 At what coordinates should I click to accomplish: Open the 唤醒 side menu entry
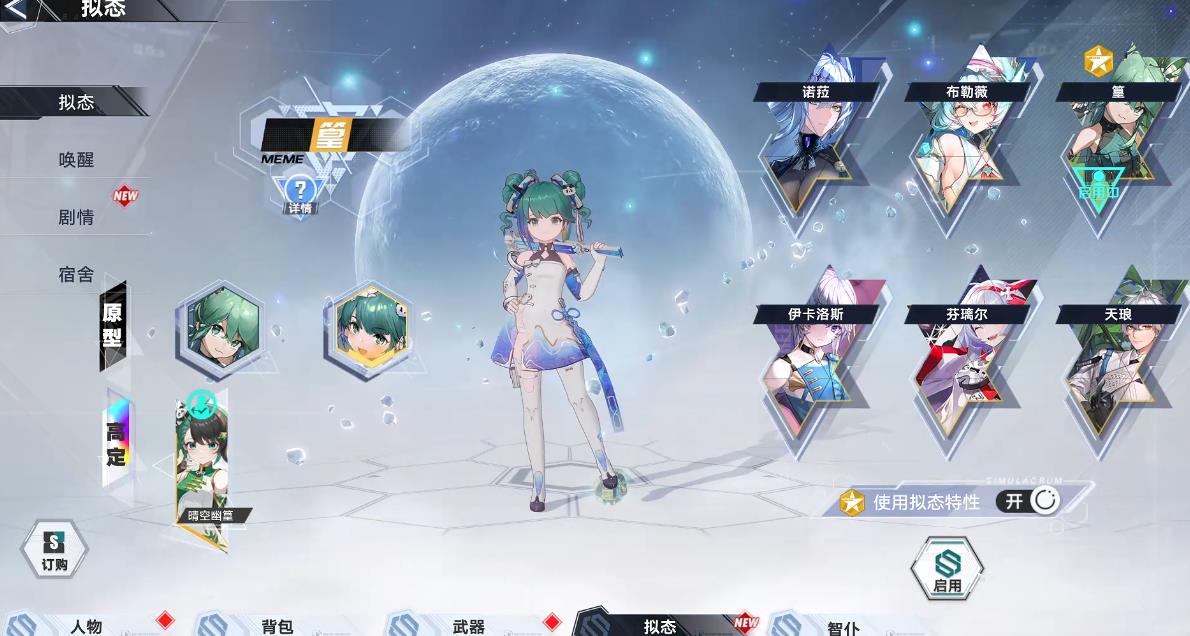[76, 160]
